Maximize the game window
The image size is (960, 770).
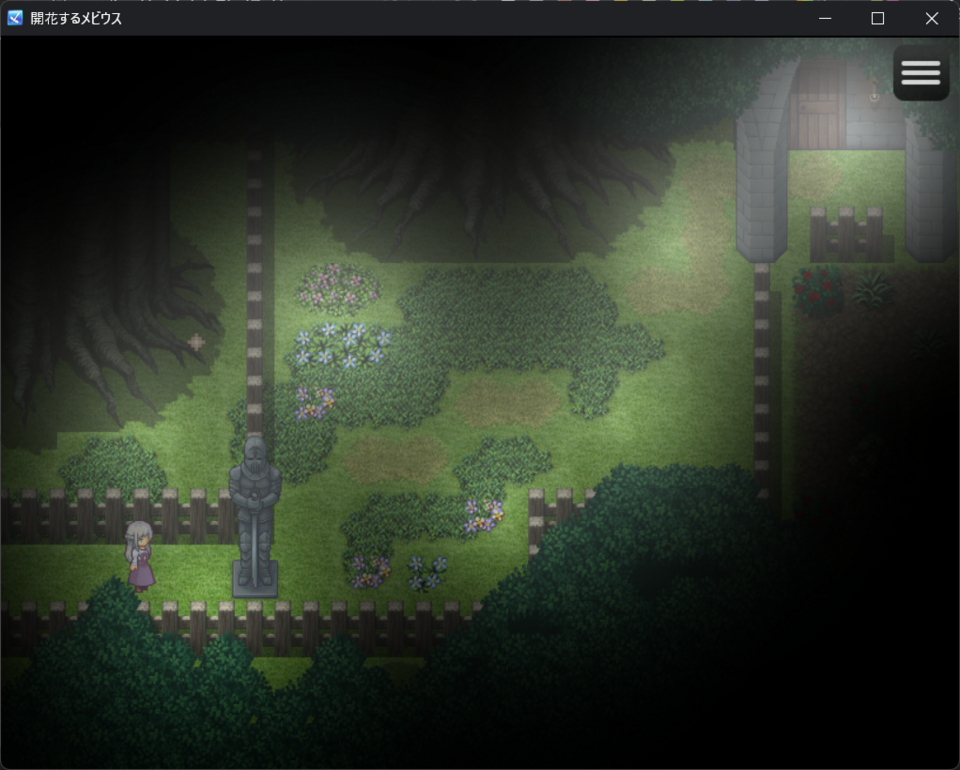click(x=878, y=18)
